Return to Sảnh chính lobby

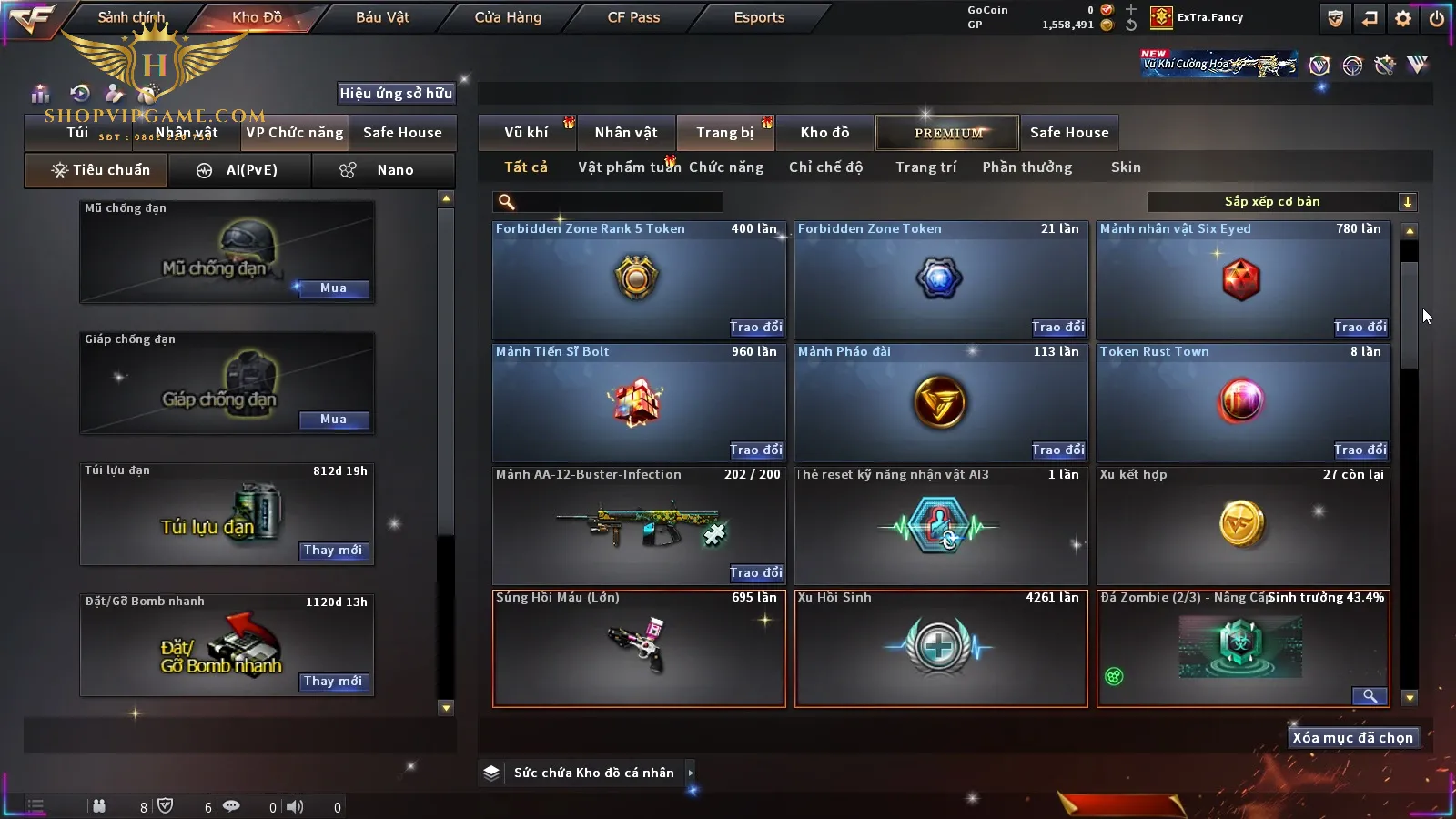131,17
